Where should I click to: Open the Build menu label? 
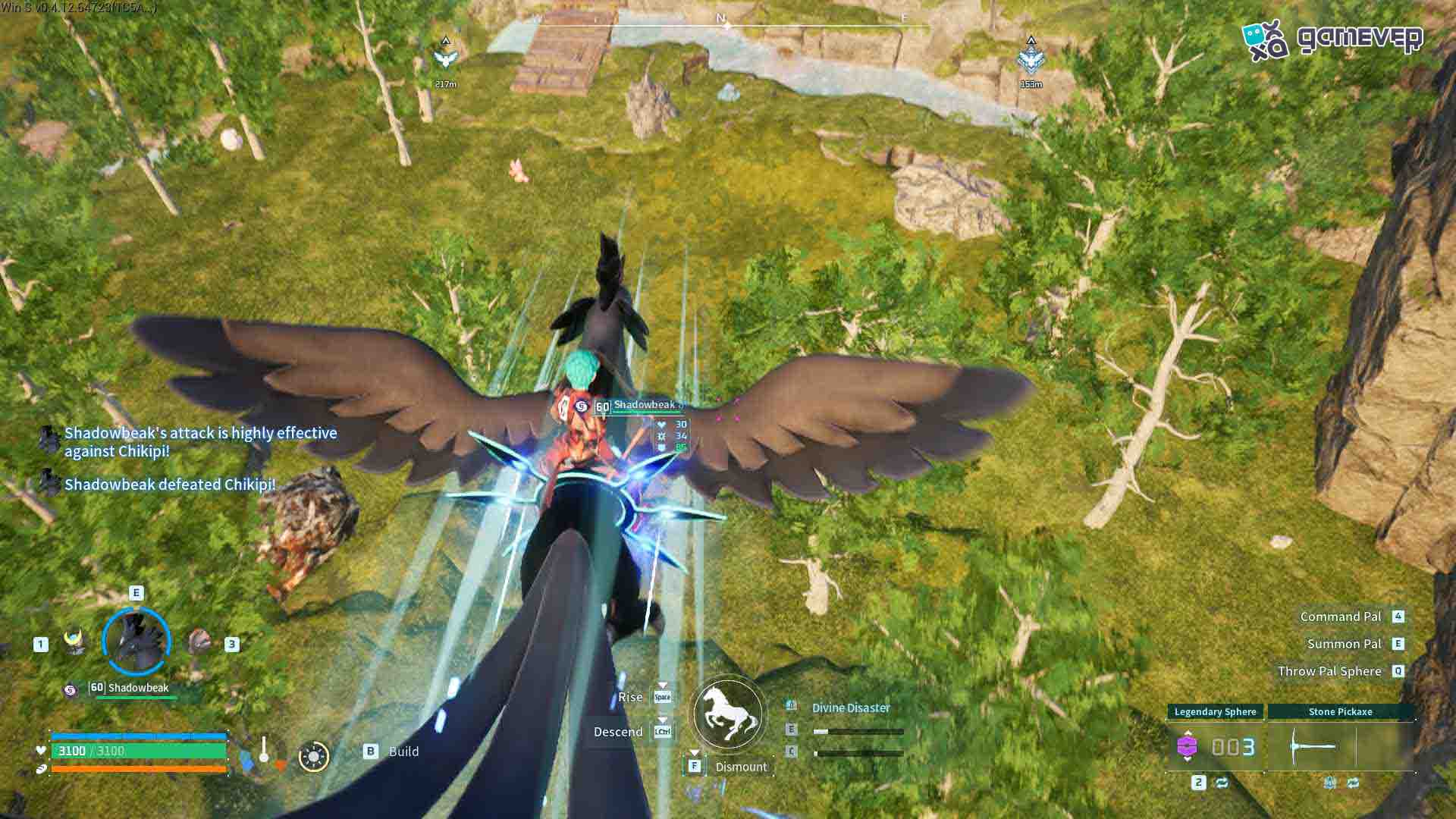(403, 752)
